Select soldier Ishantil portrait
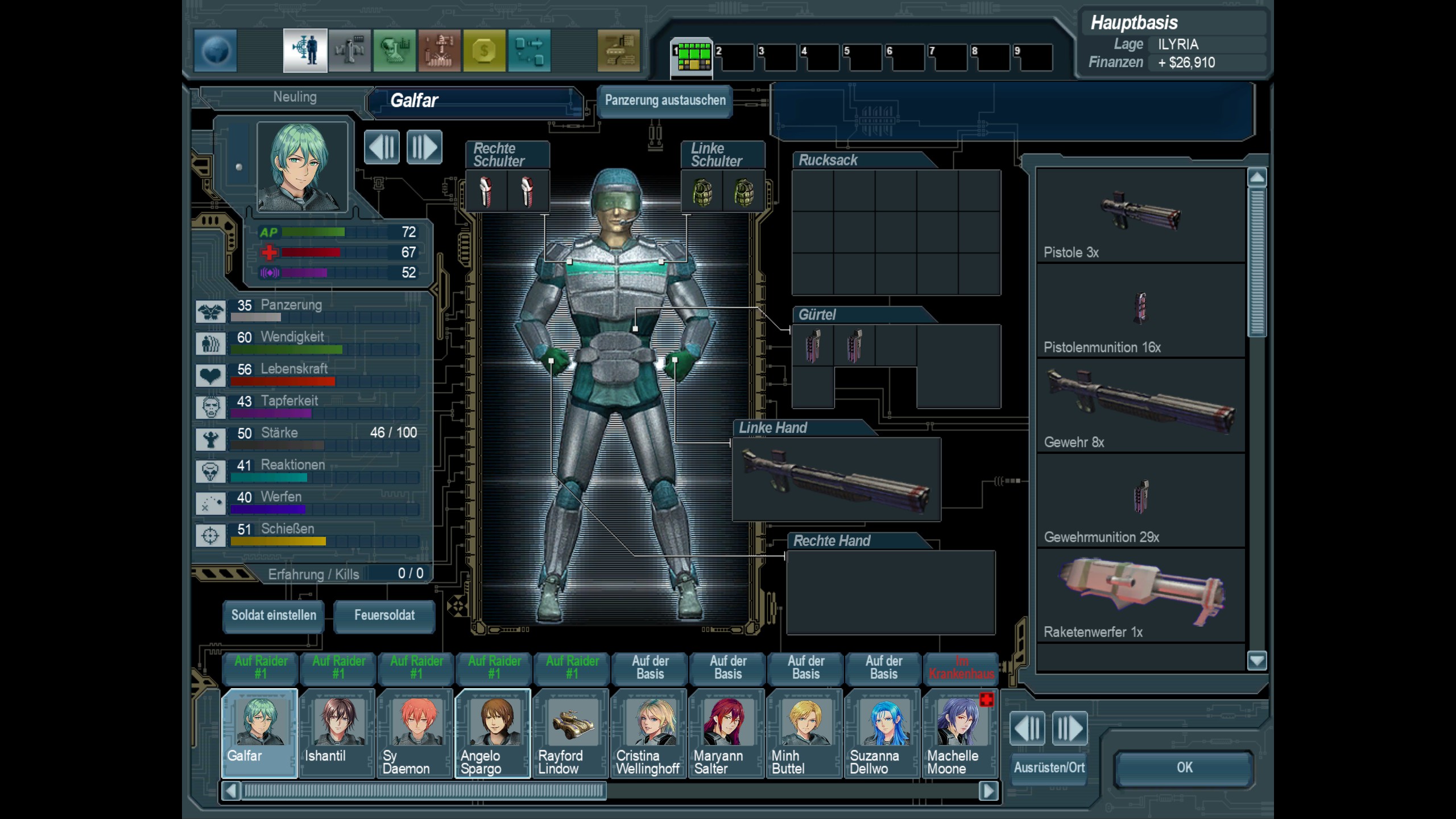 [337, 732]
